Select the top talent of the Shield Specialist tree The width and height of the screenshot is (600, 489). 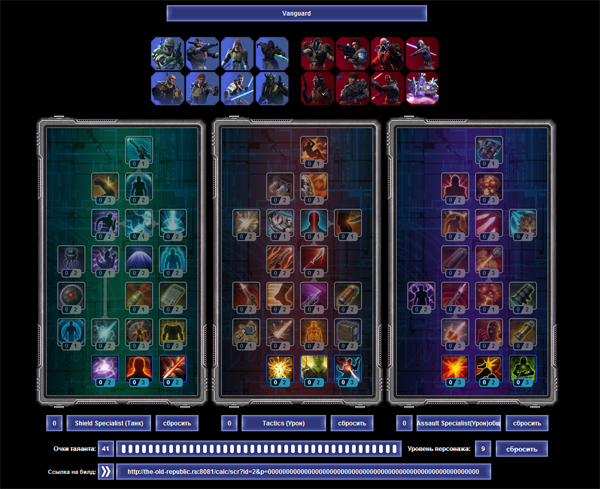(x=139, y=151)
